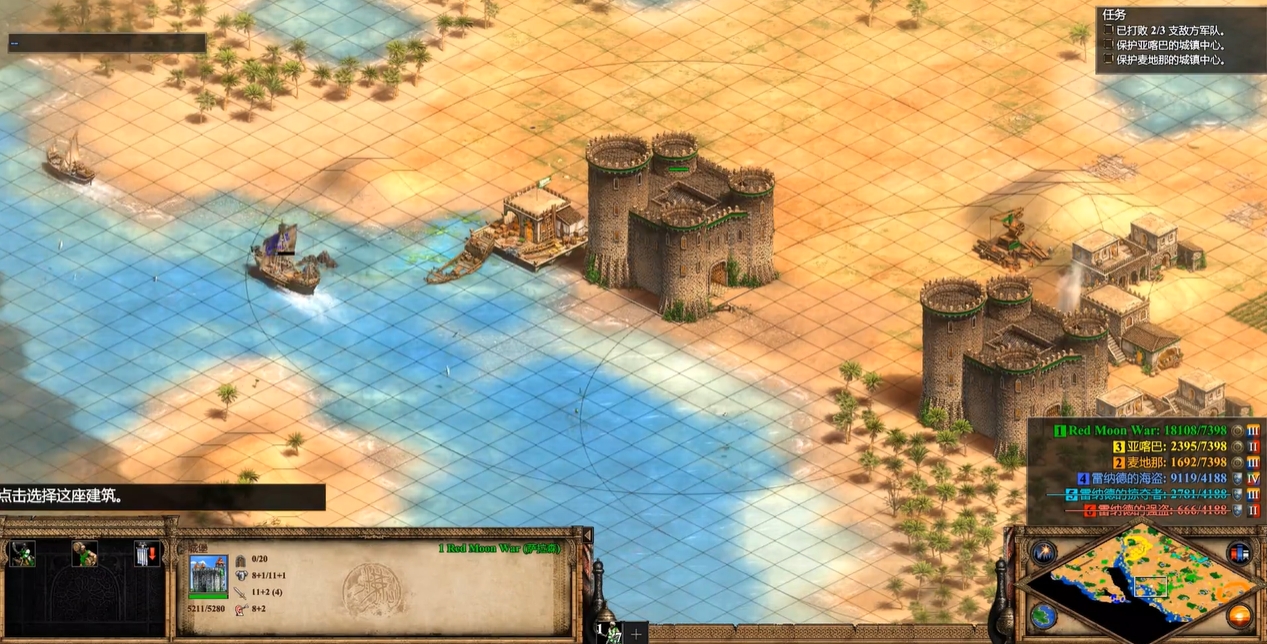
Task: Select the castle portrait in info panel
Action: tap(208, 576)
